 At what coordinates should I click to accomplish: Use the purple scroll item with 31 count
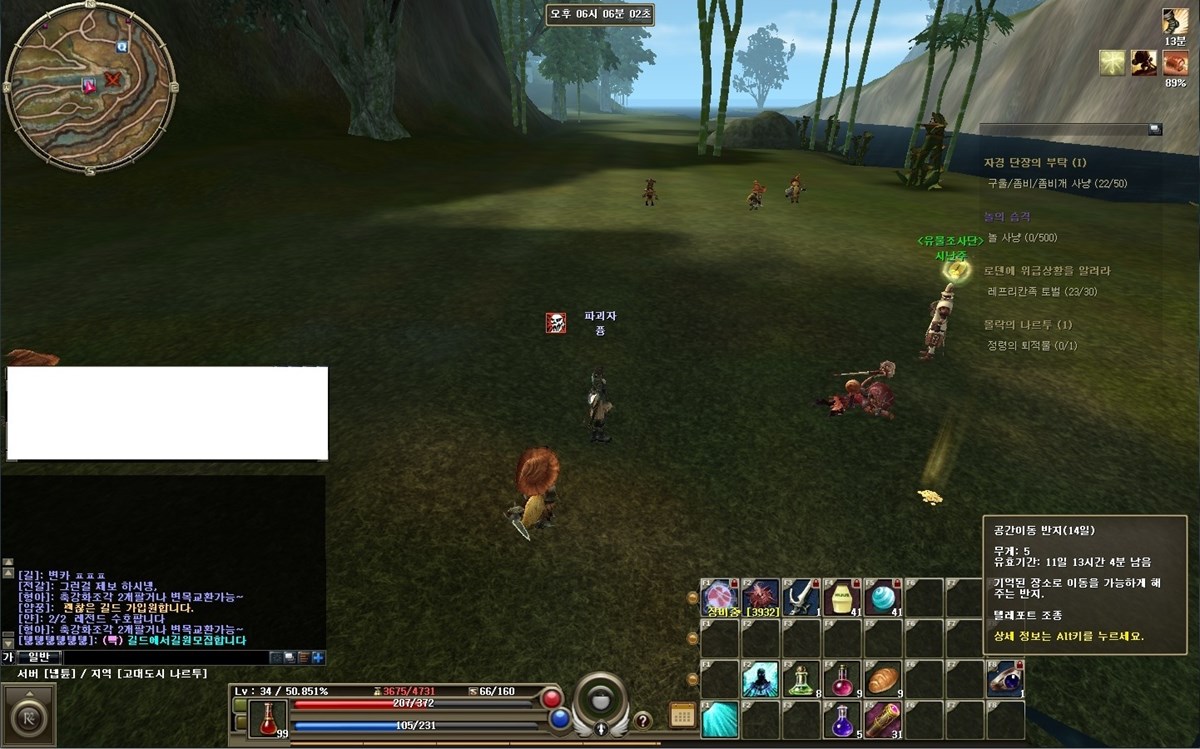[x=883, y=720]
